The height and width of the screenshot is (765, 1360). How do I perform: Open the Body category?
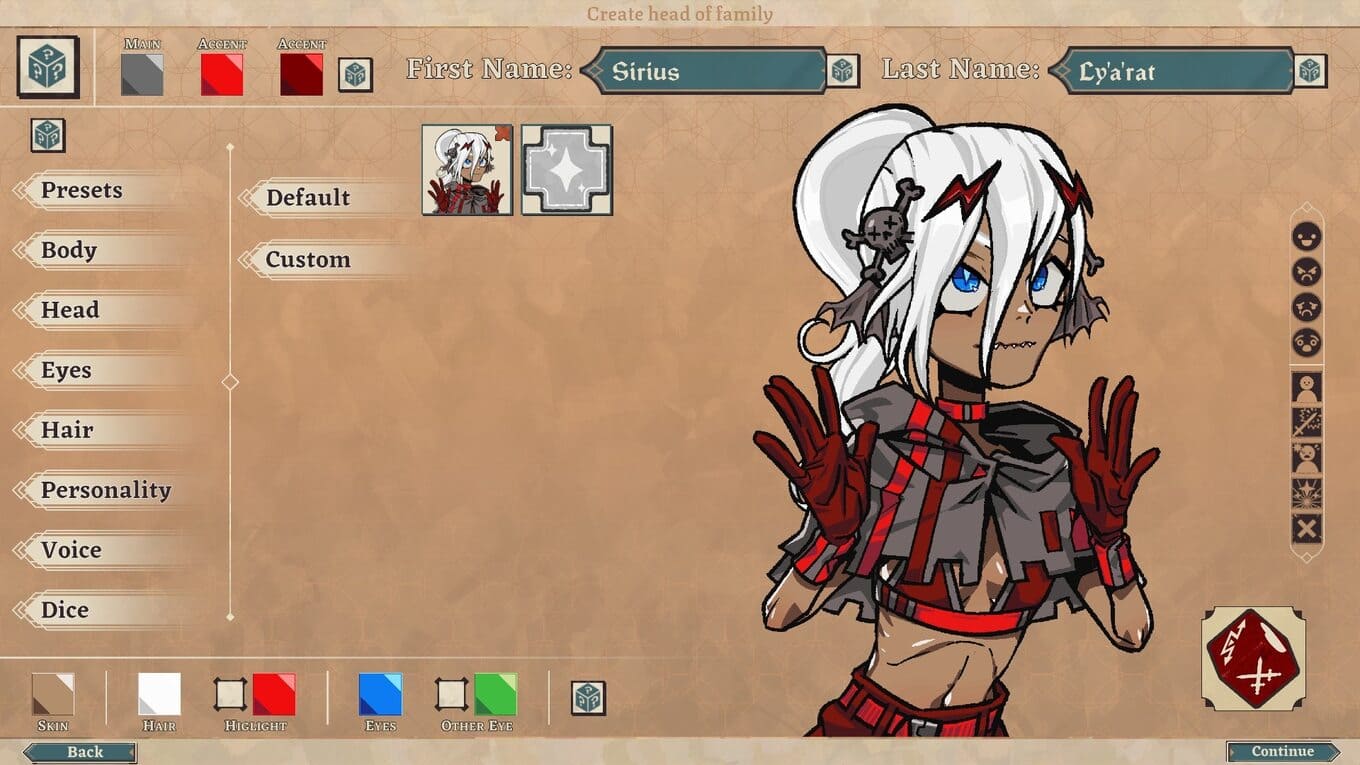(69, 250)
